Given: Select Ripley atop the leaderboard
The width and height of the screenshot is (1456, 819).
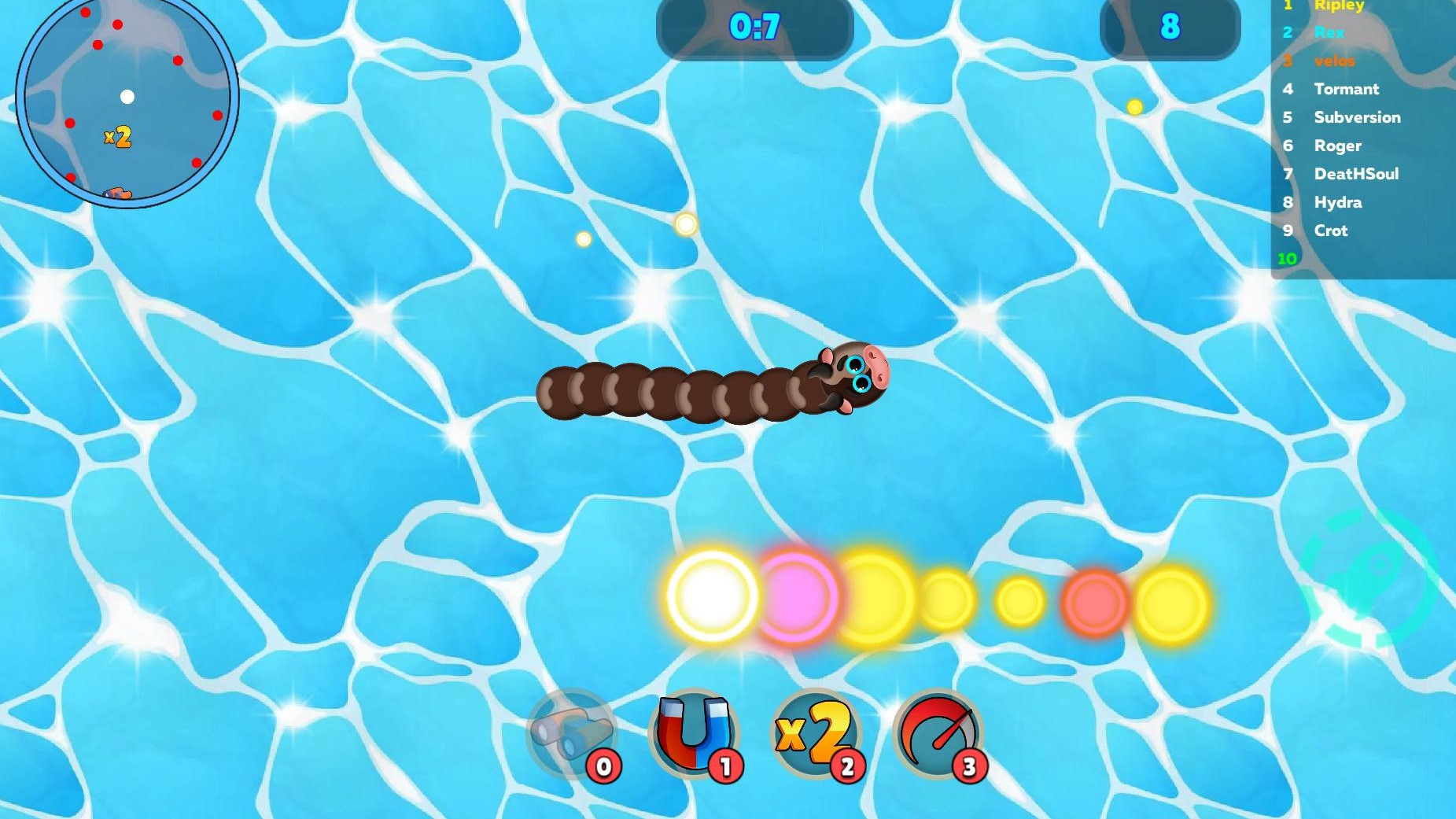Looking at the screenshot, I should tap(1339, 6).
